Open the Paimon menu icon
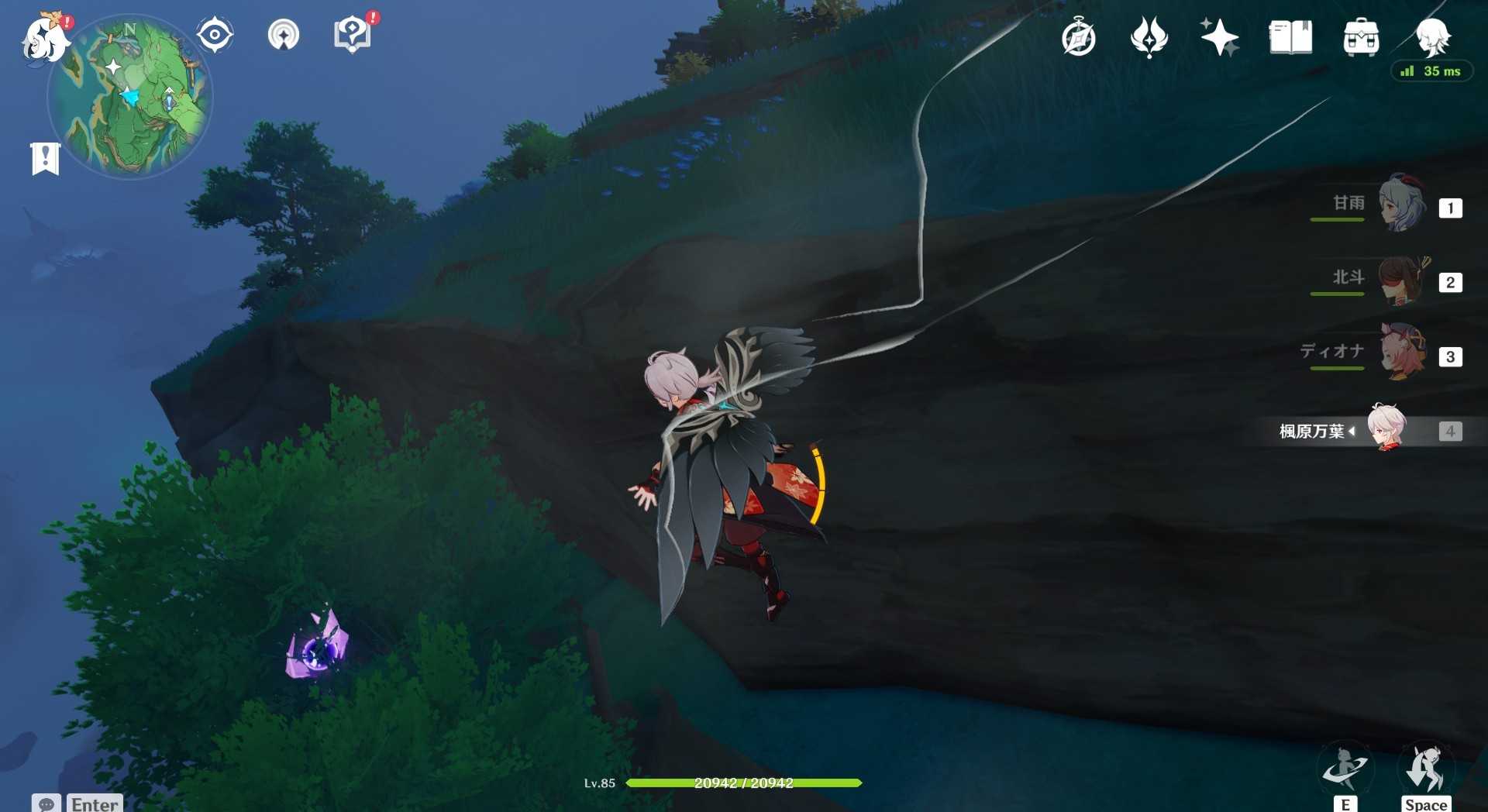The width and height of the screenshot is (1488, 812). coord(44,39)
